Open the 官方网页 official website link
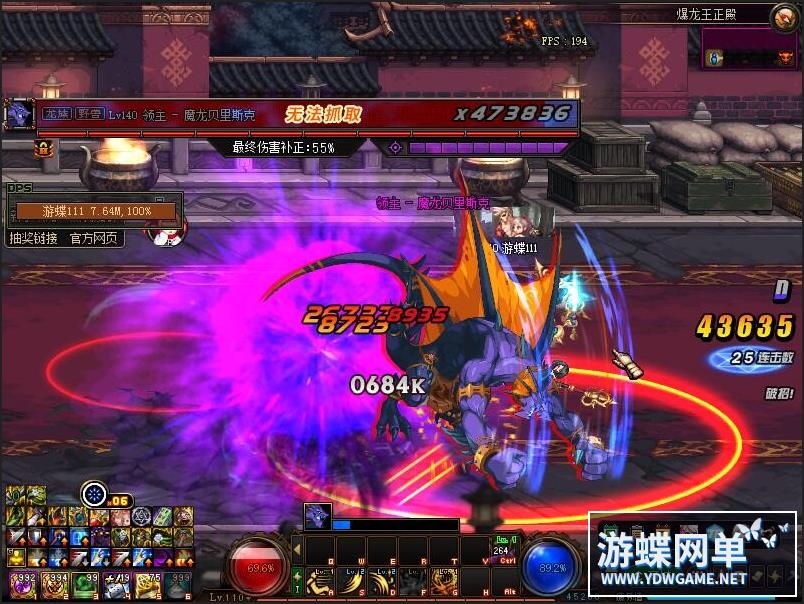The image size is (804, 604). click(94, 238)
